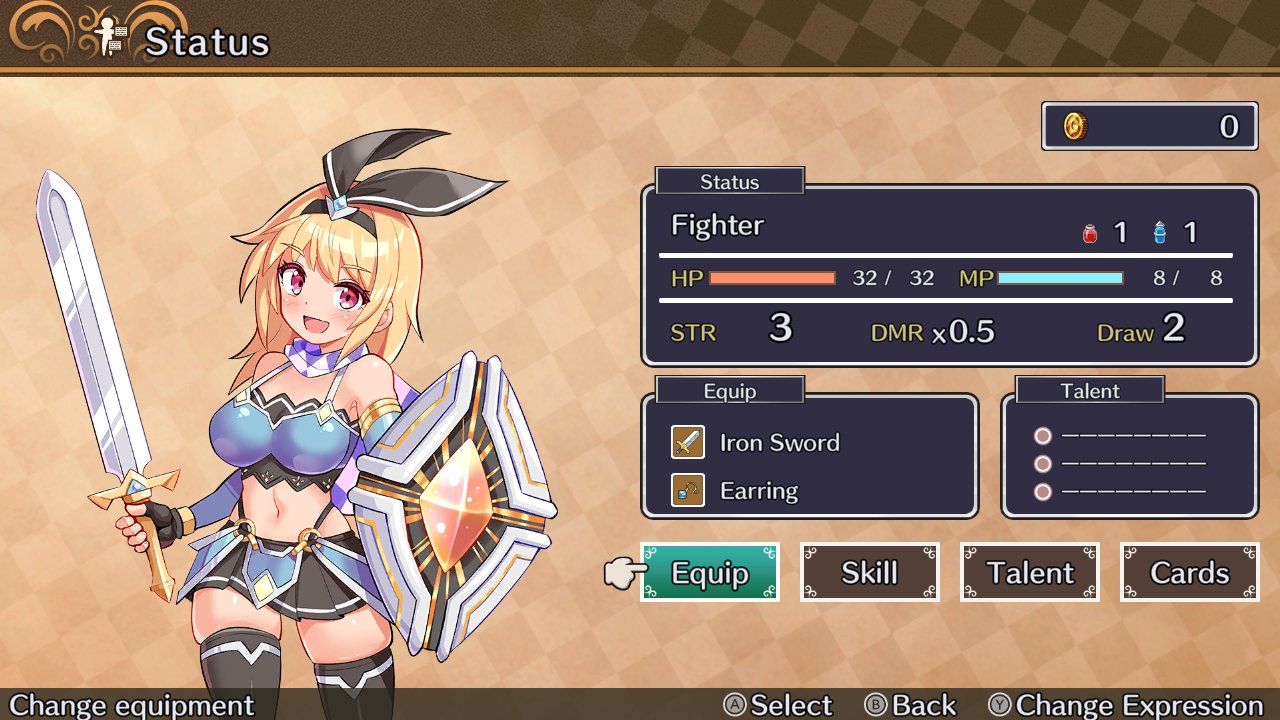
Task: Select the Talent button
Action: [x=1029, y=572]
